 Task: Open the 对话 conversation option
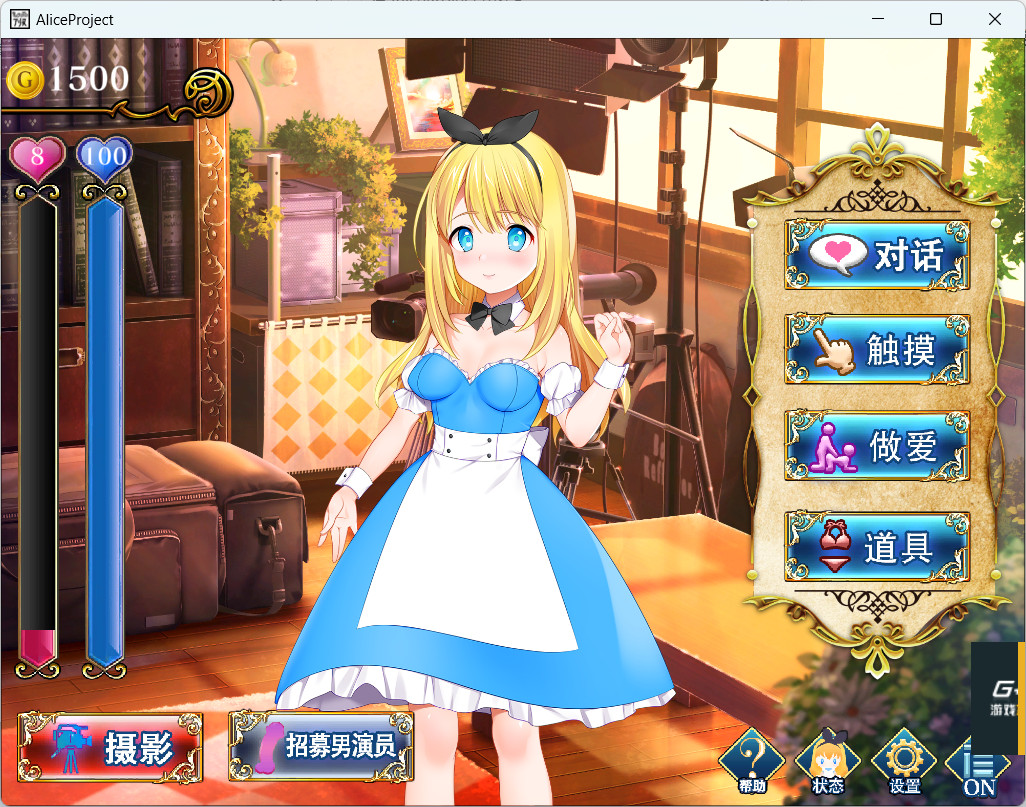[x=877, y=256]
